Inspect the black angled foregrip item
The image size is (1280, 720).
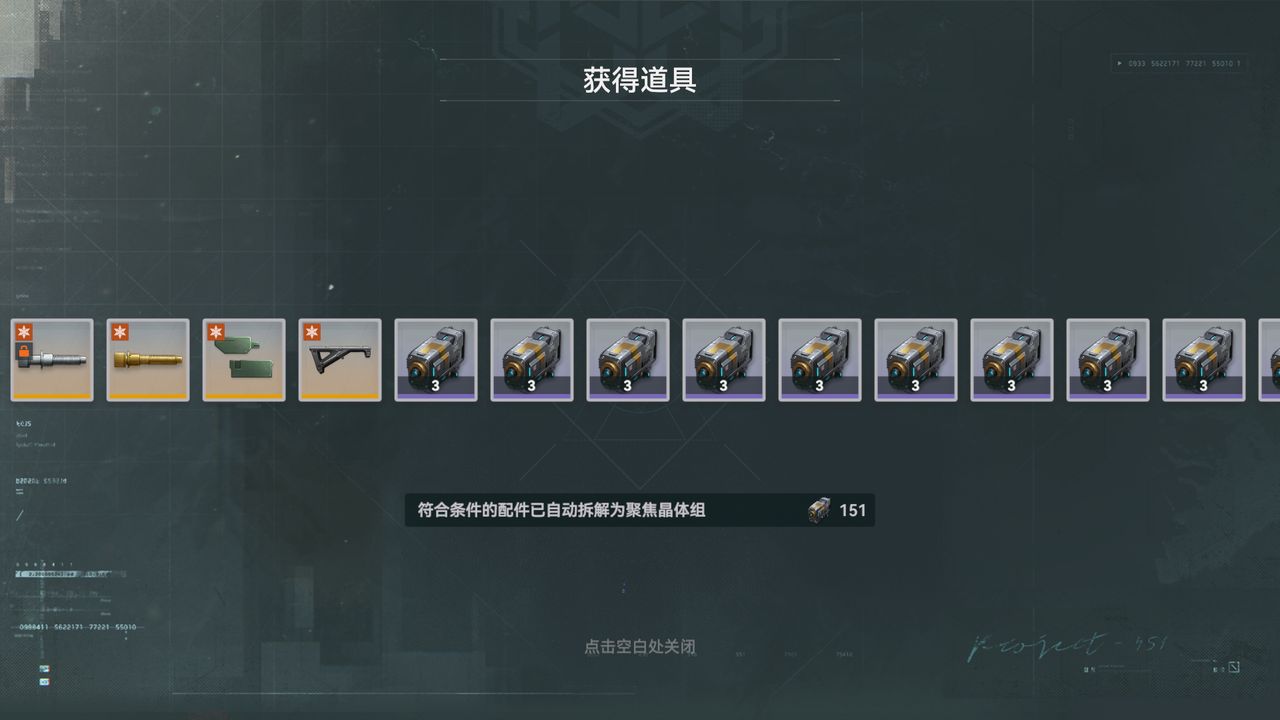tap(340, 360)
